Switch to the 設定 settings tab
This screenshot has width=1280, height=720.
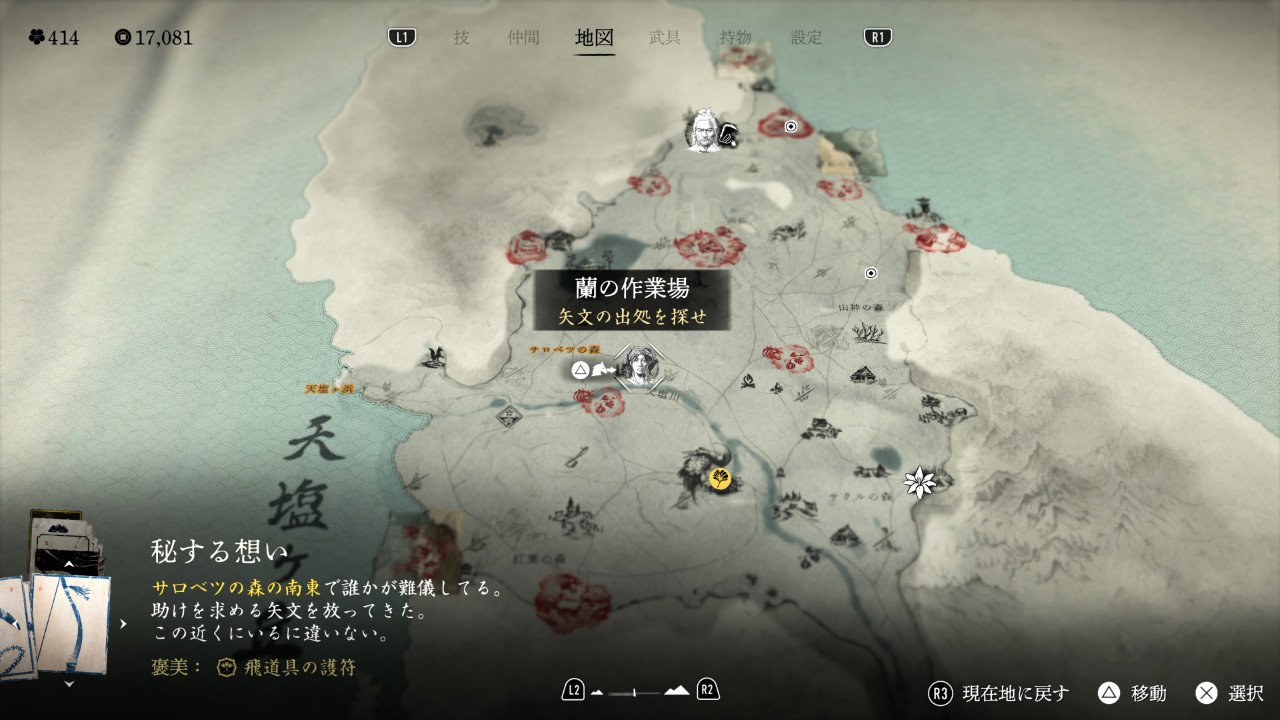(806, 38)
